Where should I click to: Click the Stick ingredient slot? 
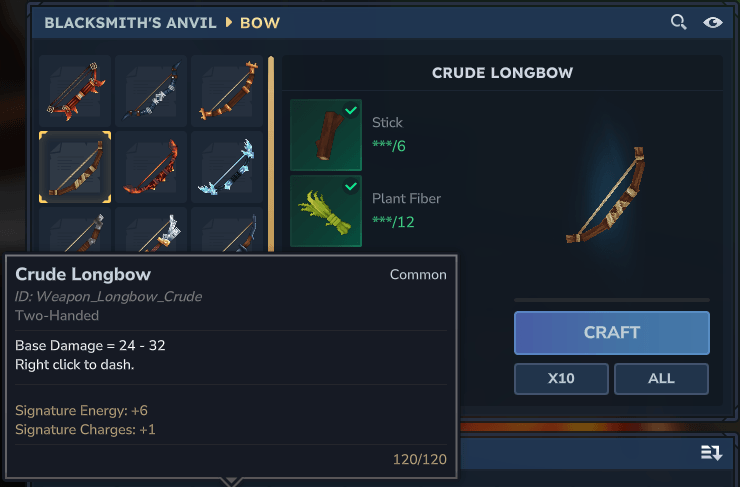point(325,134)
